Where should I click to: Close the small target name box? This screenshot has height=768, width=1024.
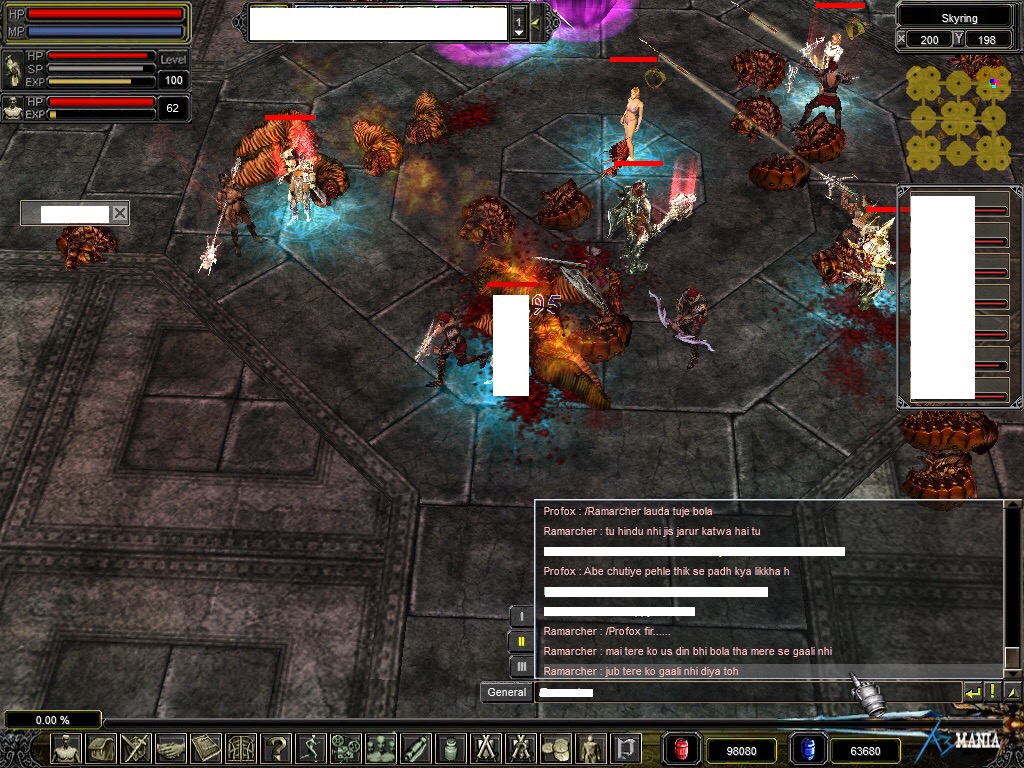[x=119, y=213]
